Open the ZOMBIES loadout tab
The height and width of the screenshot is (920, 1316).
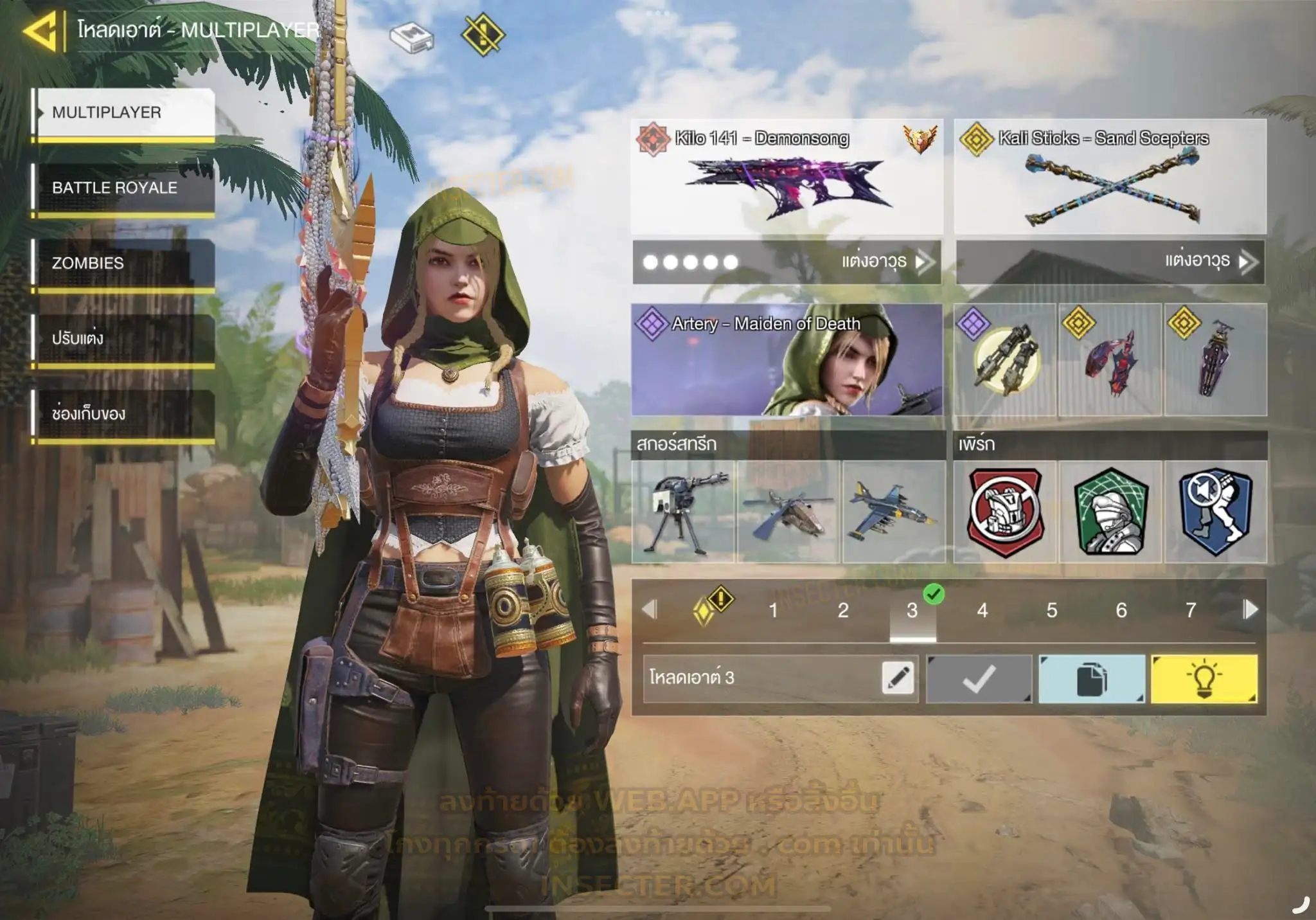point(124,263)
